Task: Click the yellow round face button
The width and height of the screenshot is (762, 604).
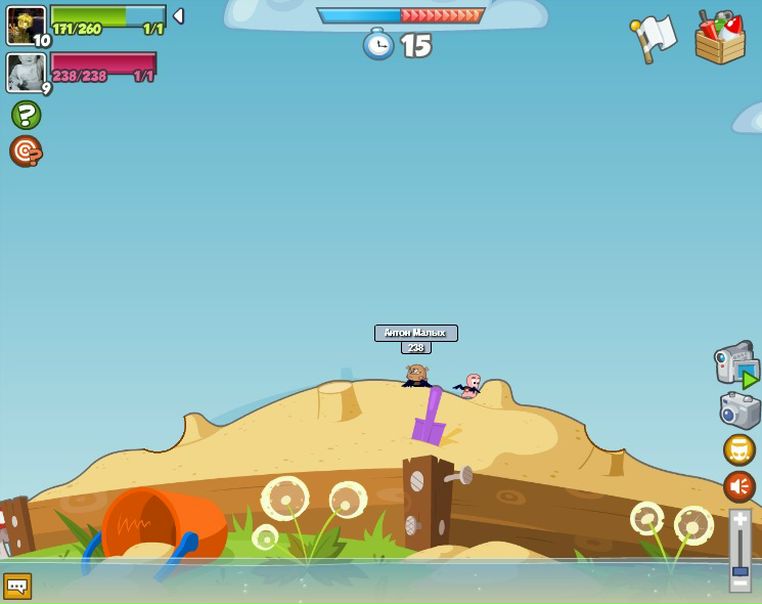Action: pos(739,450)
